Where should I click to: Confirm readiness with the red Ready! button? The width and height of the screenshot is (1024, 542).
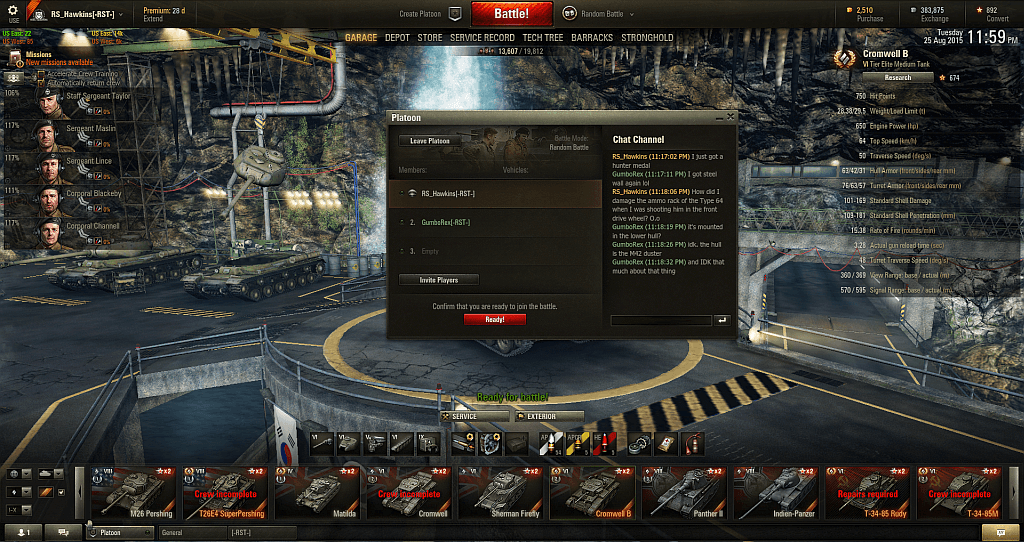tap(495, 319)
